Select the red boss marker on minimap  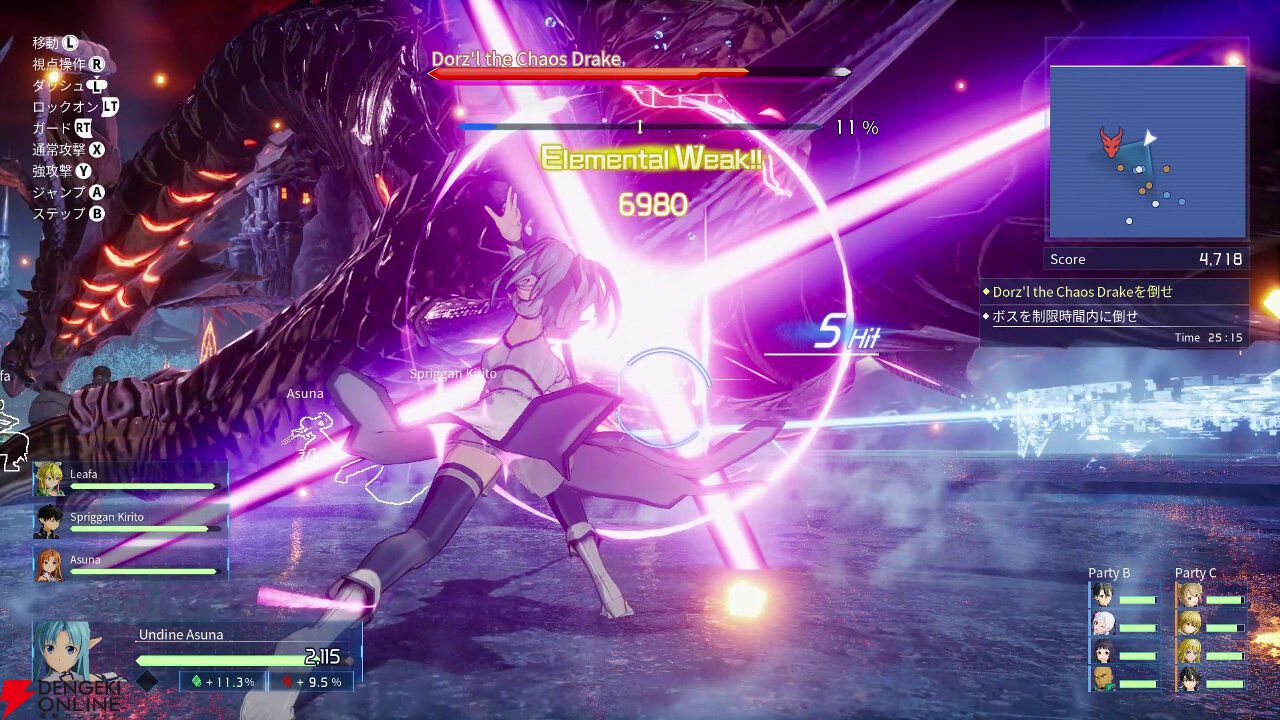click(x=1111, y=142)
